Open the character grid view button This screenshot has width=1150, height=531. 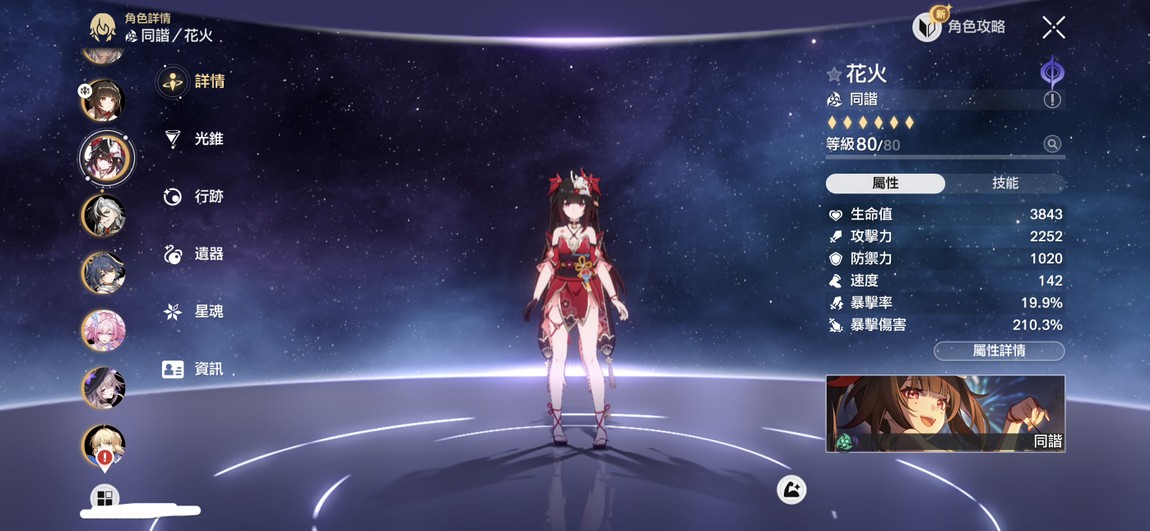click(x=104, y=496)
